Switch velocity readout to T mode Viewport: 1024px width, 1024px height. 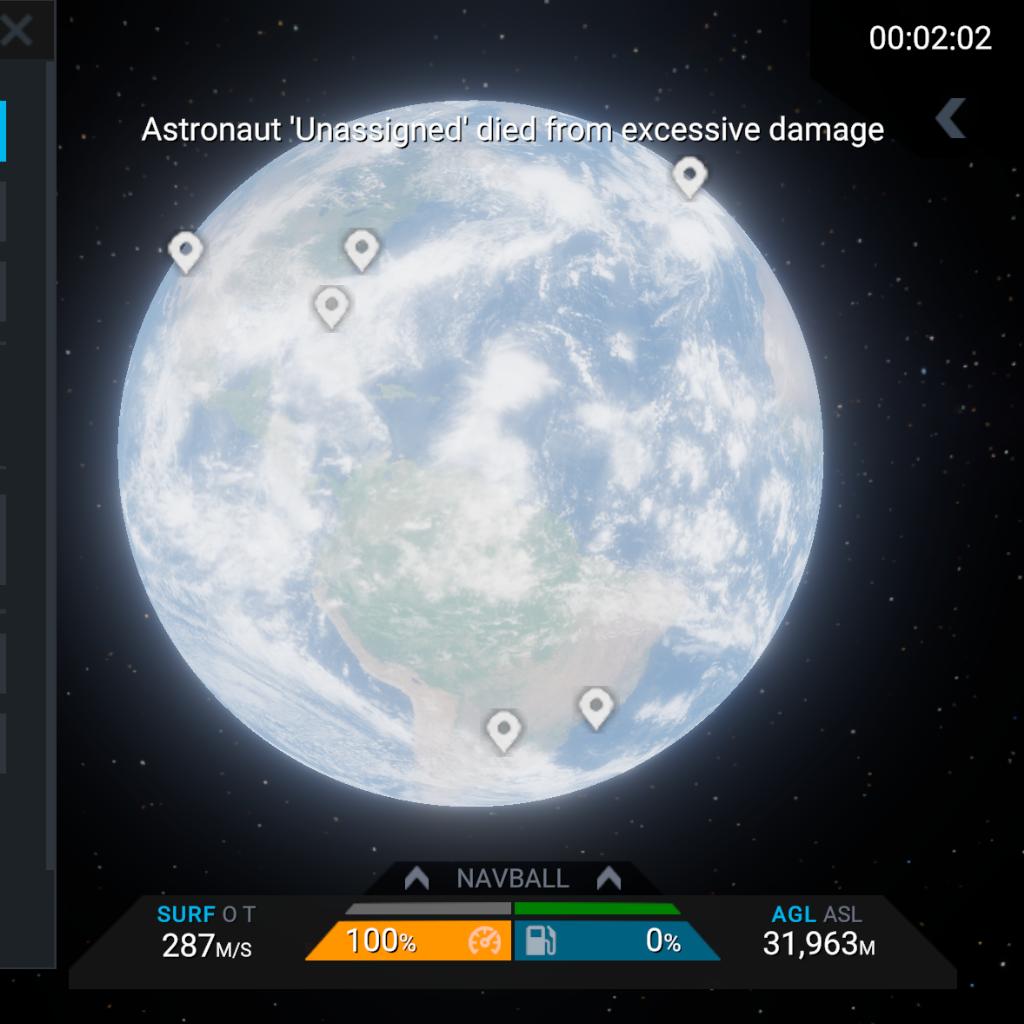(249, 914)
